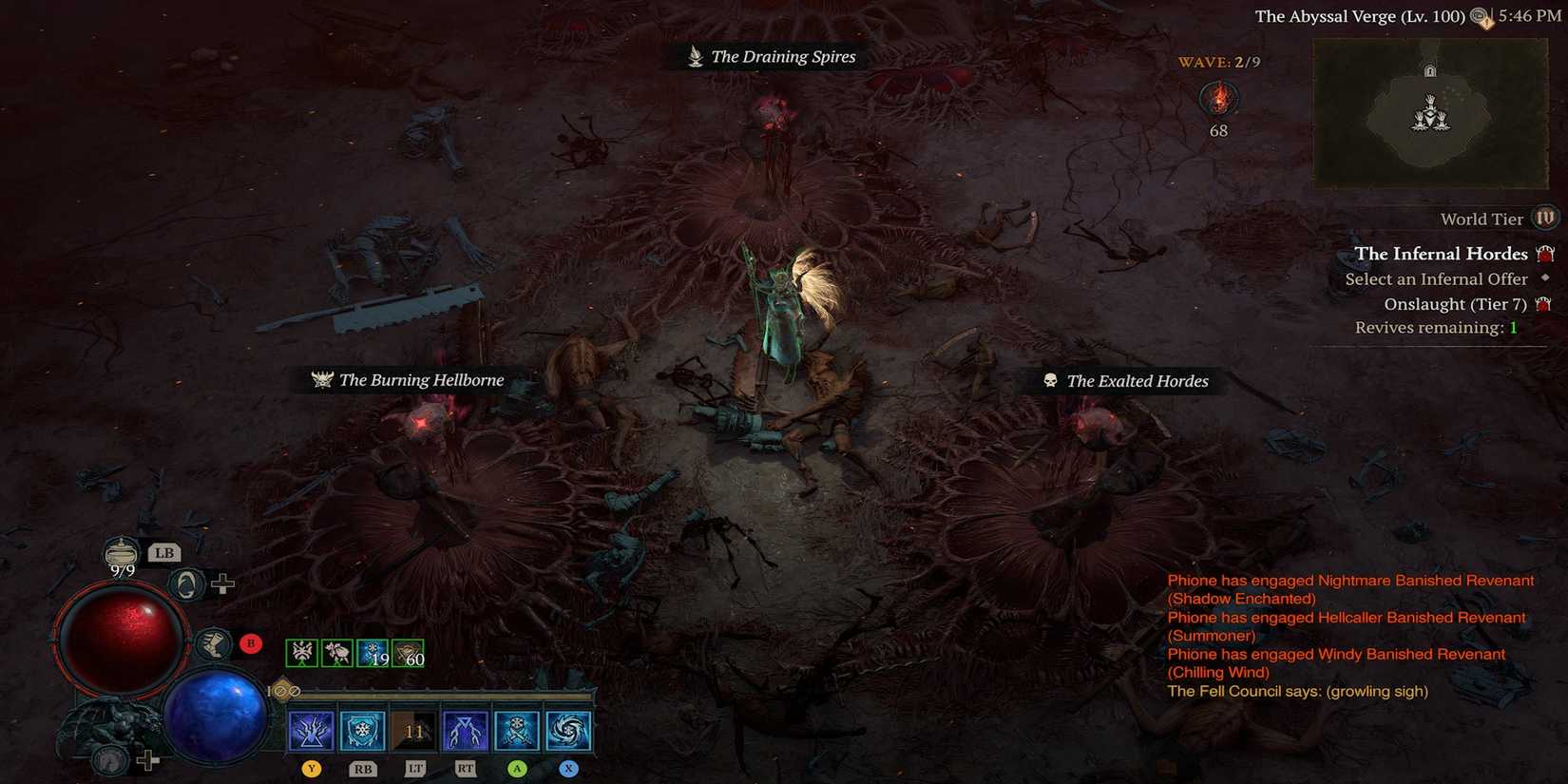Click the mount icon beside gargoyle
The height and width of the screenshot is (784, 1568).
coord(112,760)
